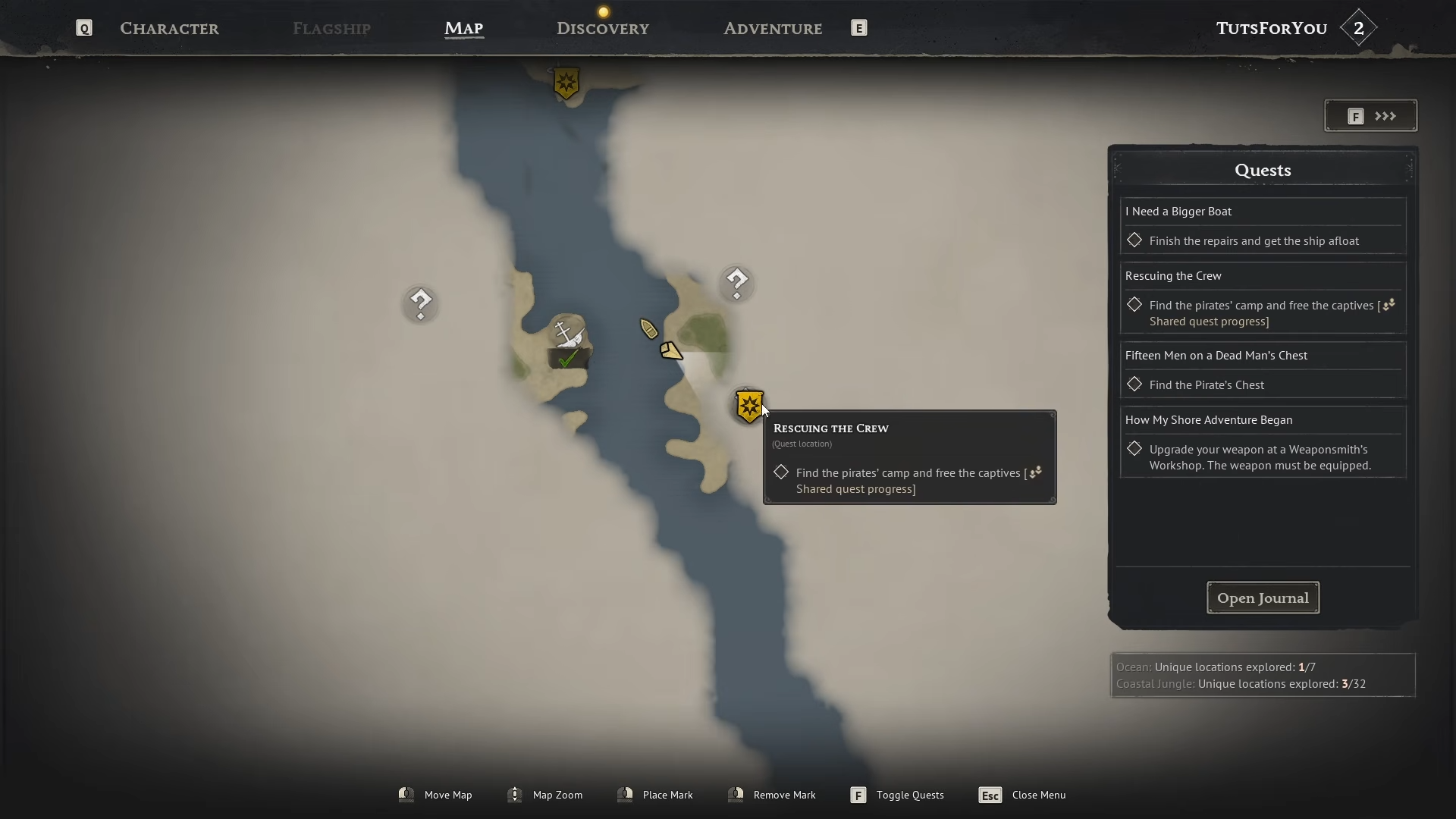This screenshot has height=819, width=1456.
Task: Select the yellow quest marker at map top
Action: [566, 83]
